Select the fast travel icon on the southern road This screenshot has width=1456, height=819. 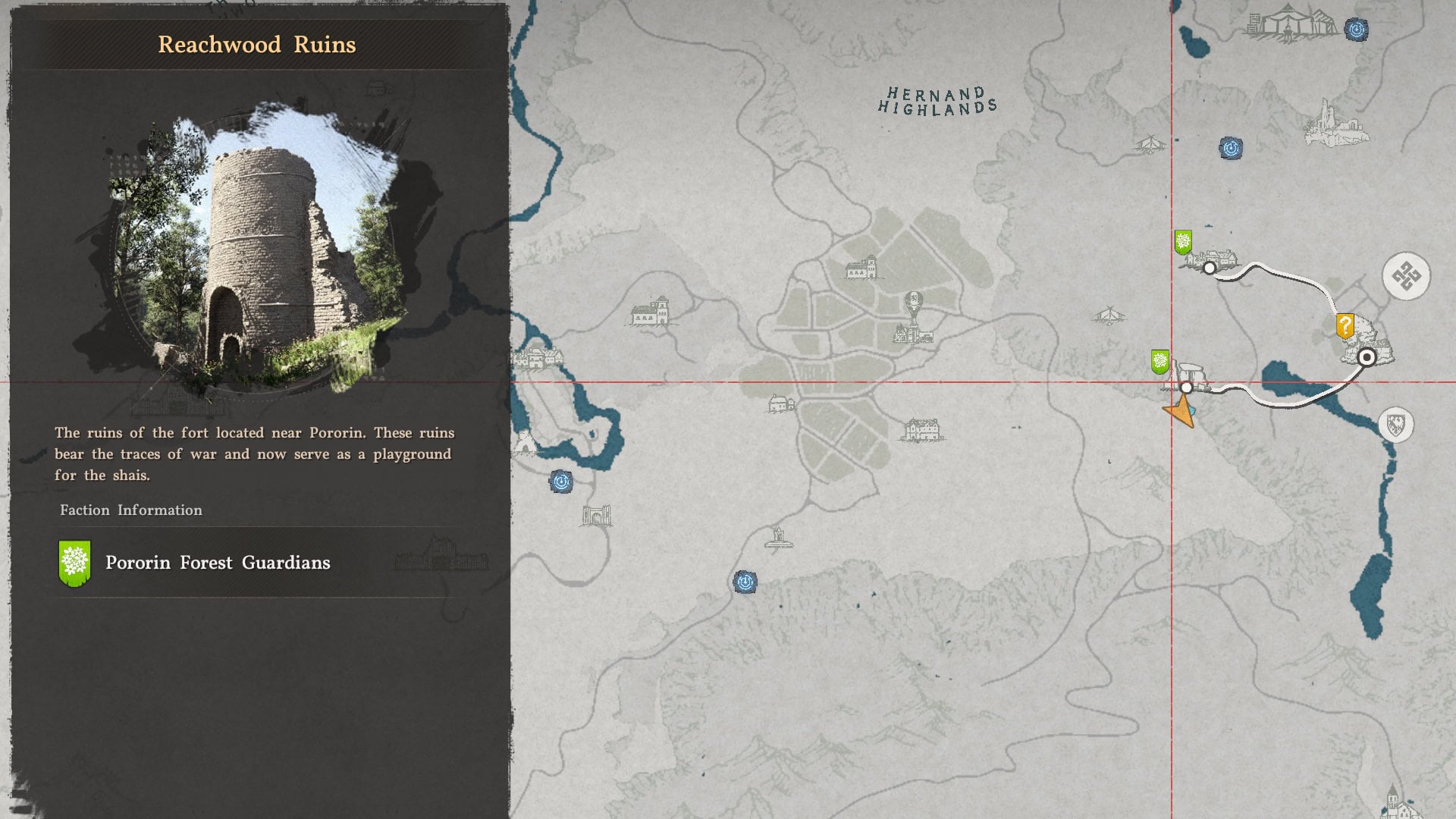pos(745,582)
